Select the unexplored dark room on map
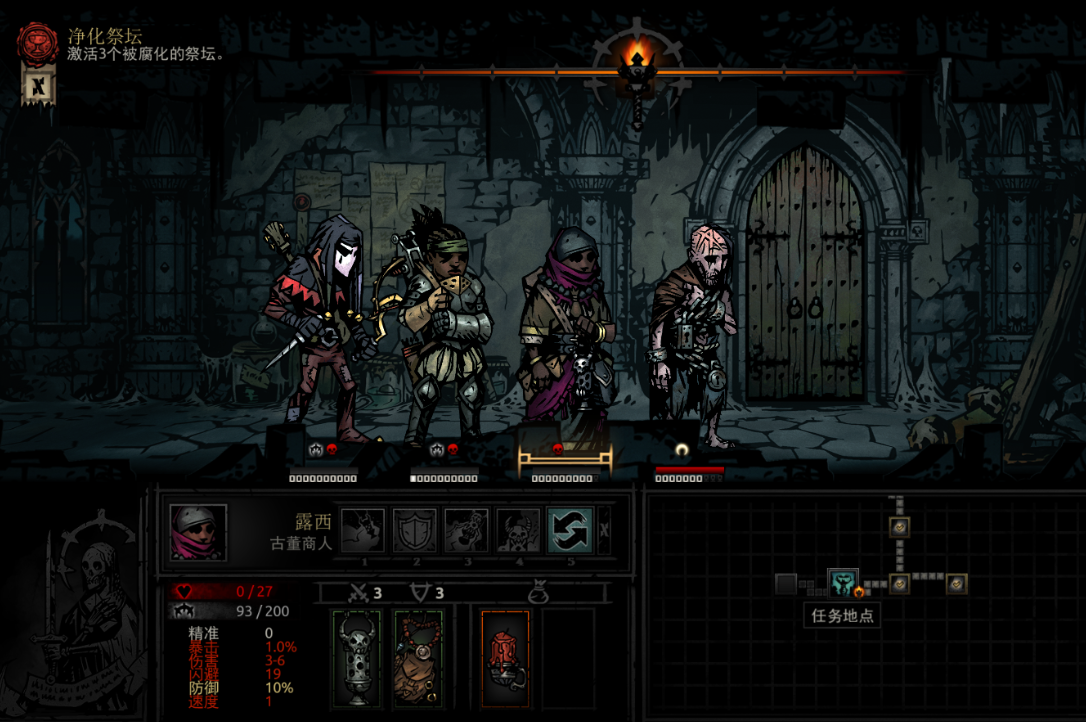The height and width of the screenshot is (722, 1086). [786, 584]
